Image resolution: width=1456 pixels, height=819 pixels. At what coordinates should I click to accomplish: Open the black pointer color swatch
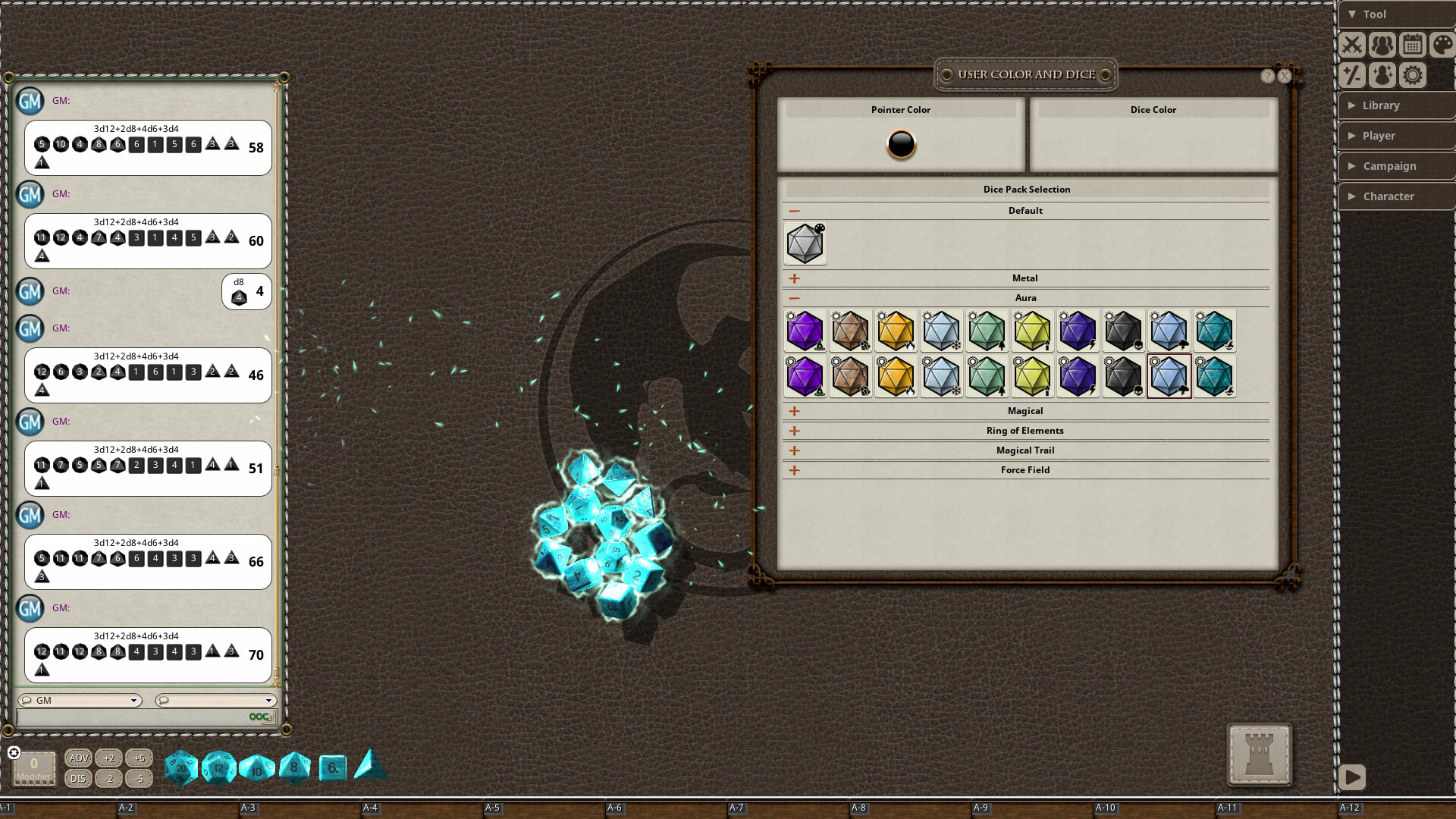coord(901,144)
